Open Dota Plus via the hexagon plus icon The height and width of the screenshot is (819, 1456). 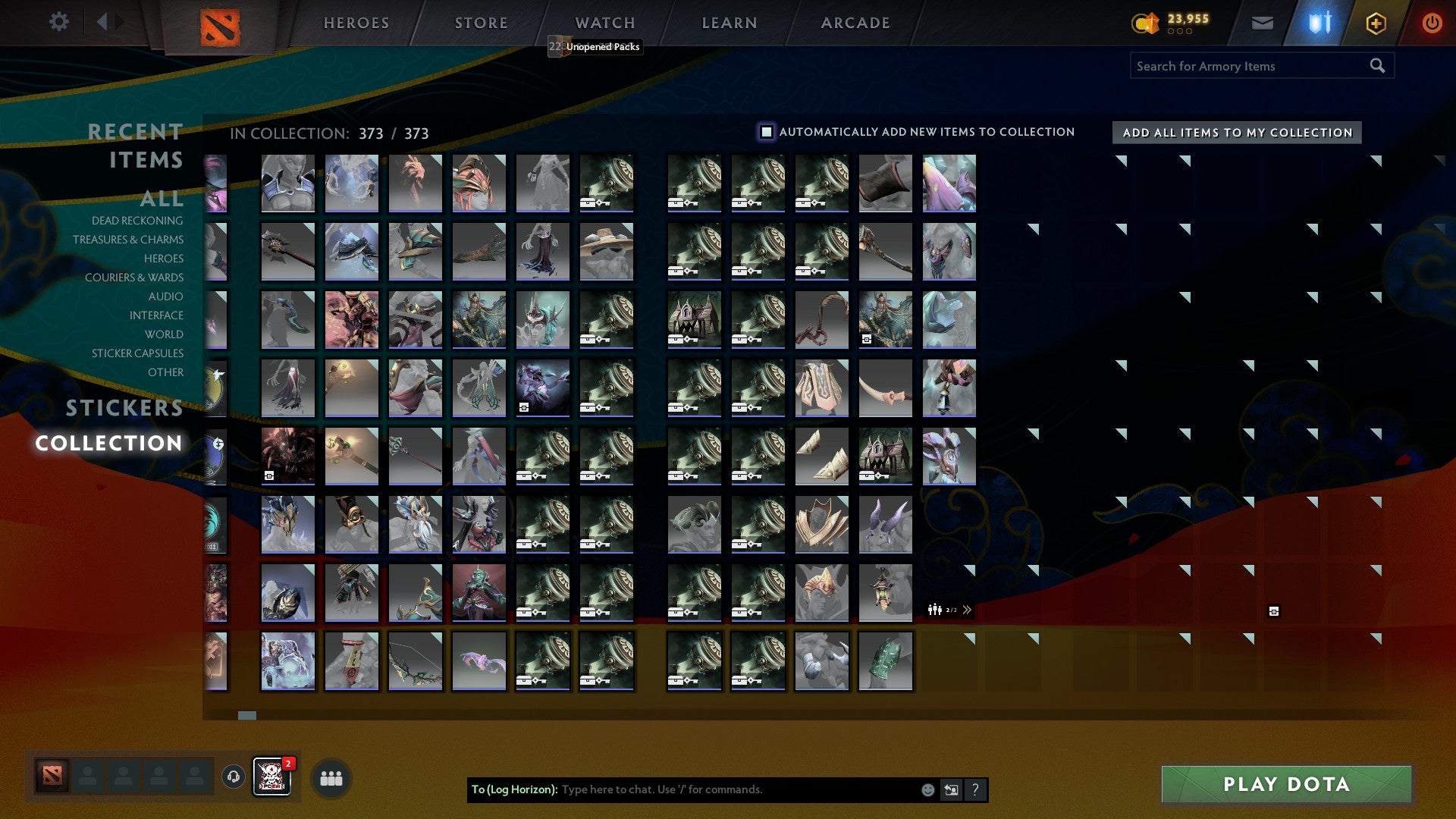[1375, 23]
